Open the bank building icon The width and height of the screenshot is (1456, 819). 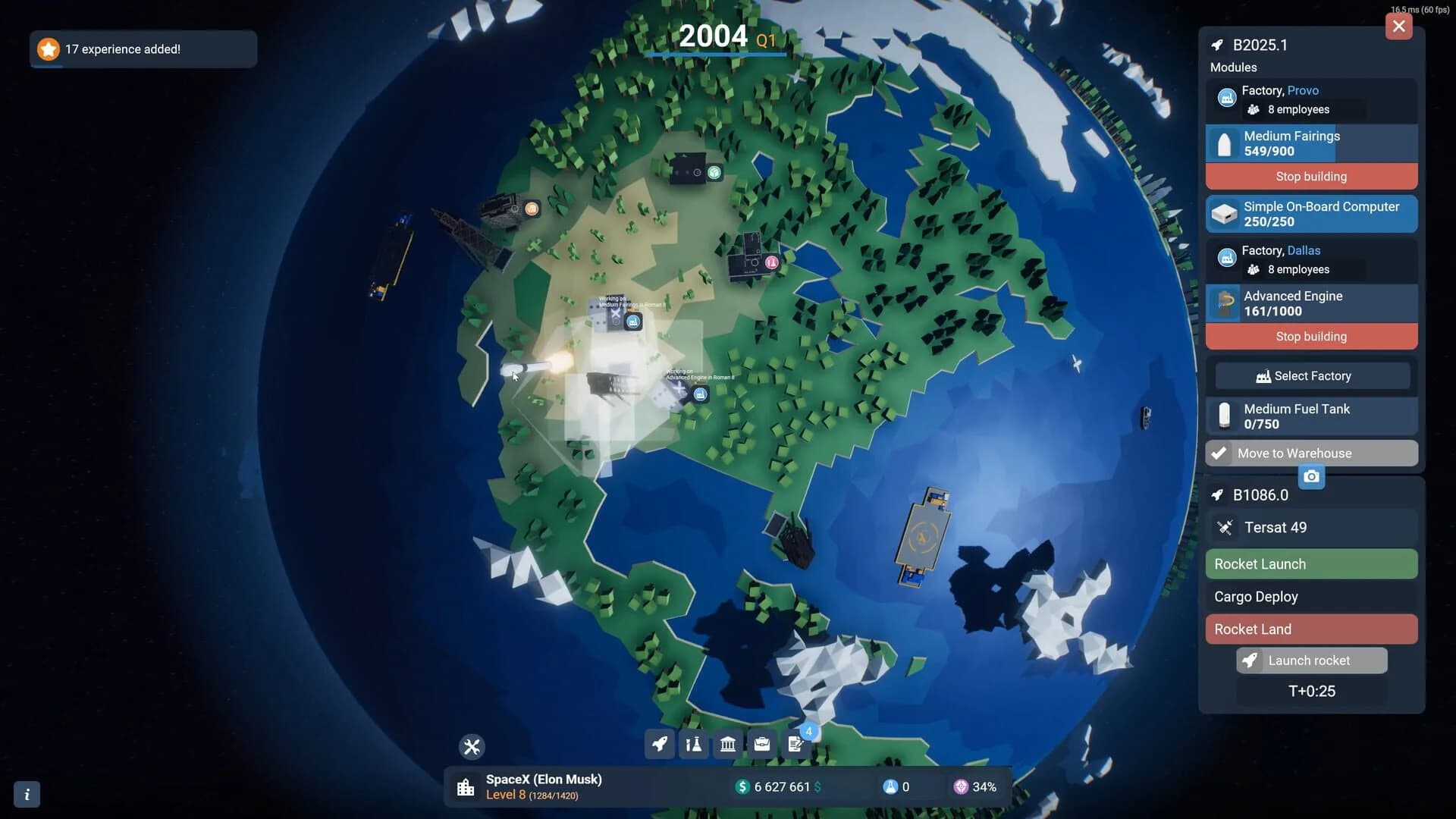(x=727, y=745)
